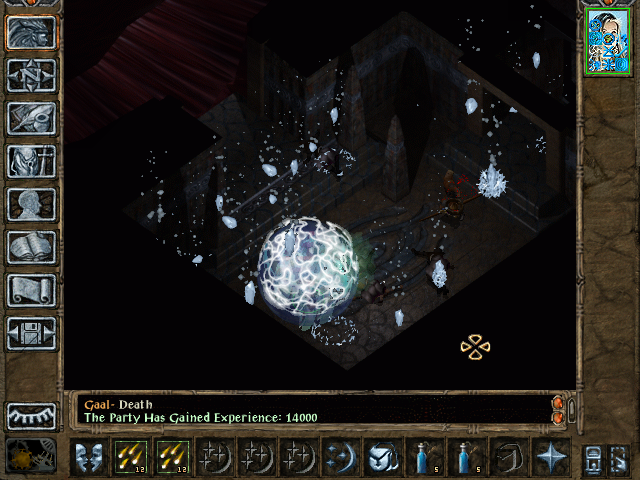Select the character portrait

[x=608, y=40]
